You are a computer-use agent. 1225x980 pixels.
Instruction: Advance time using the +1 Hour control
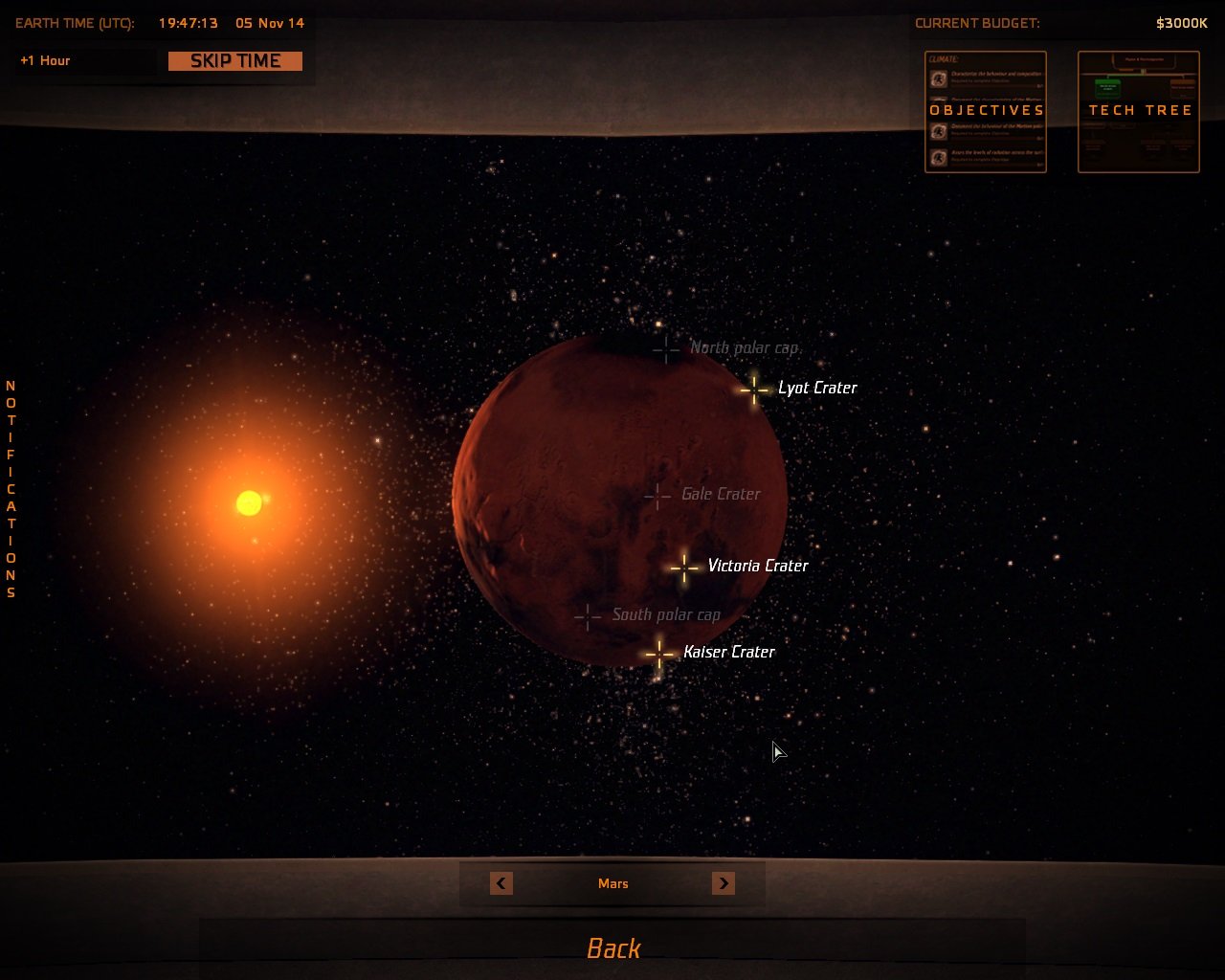click(x=84, y=60)
